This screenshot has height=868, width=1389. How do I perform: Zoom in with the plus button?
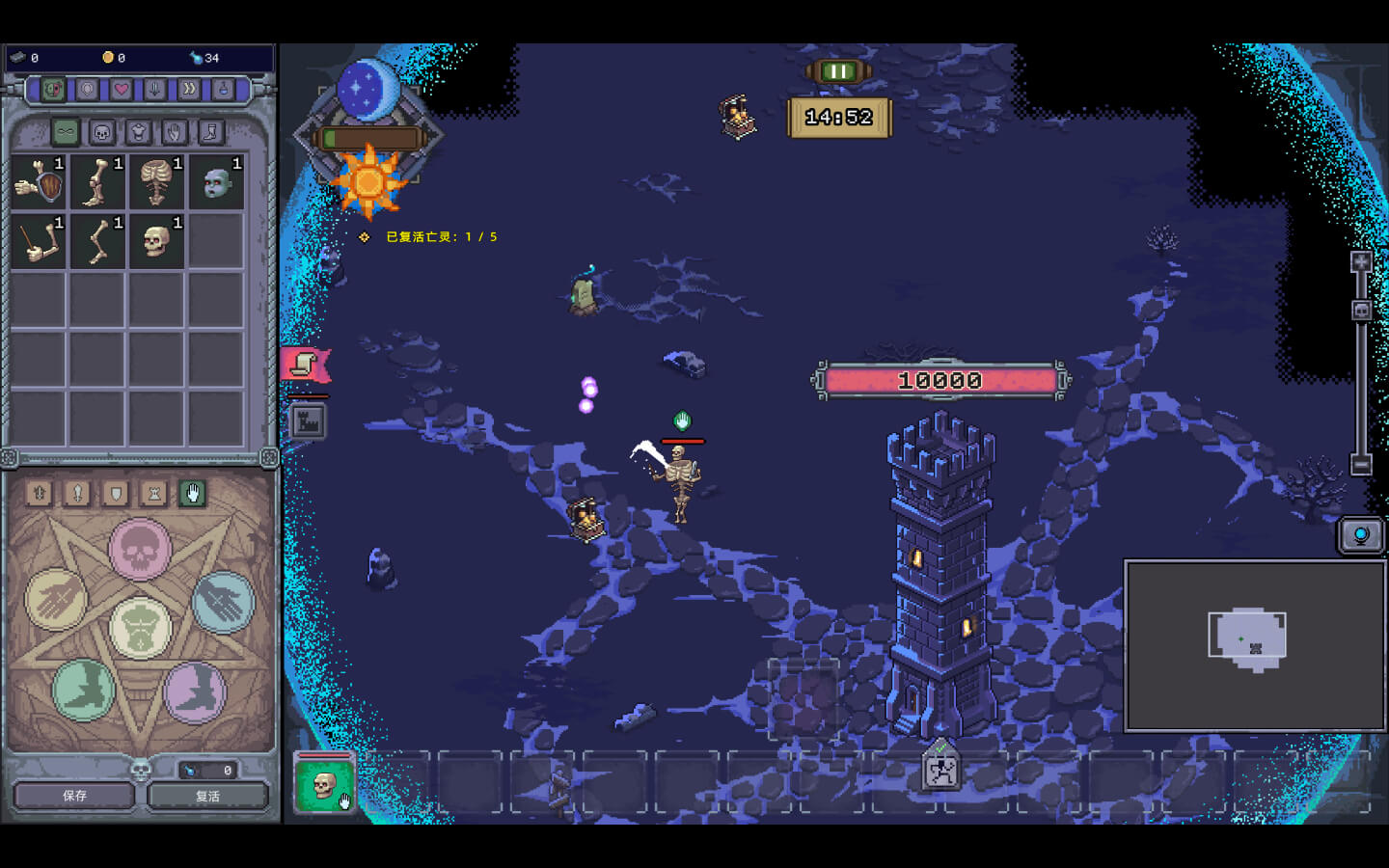pyautogui.click(x=1360, y=262)
